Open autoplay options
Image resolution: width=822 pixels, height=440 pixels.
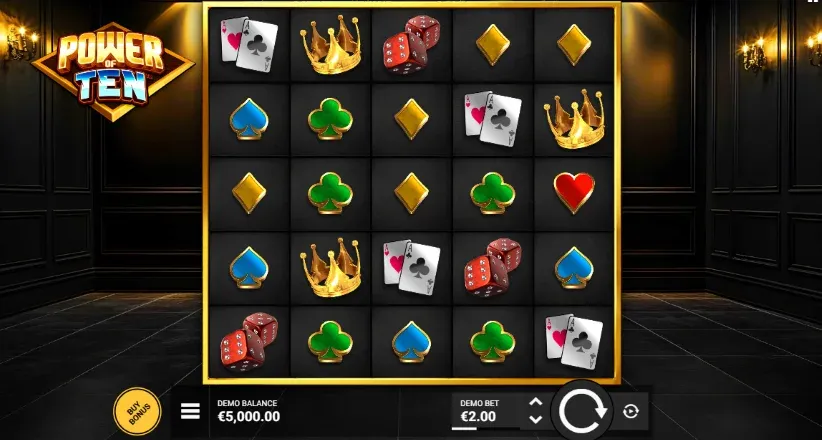[631, 410]
